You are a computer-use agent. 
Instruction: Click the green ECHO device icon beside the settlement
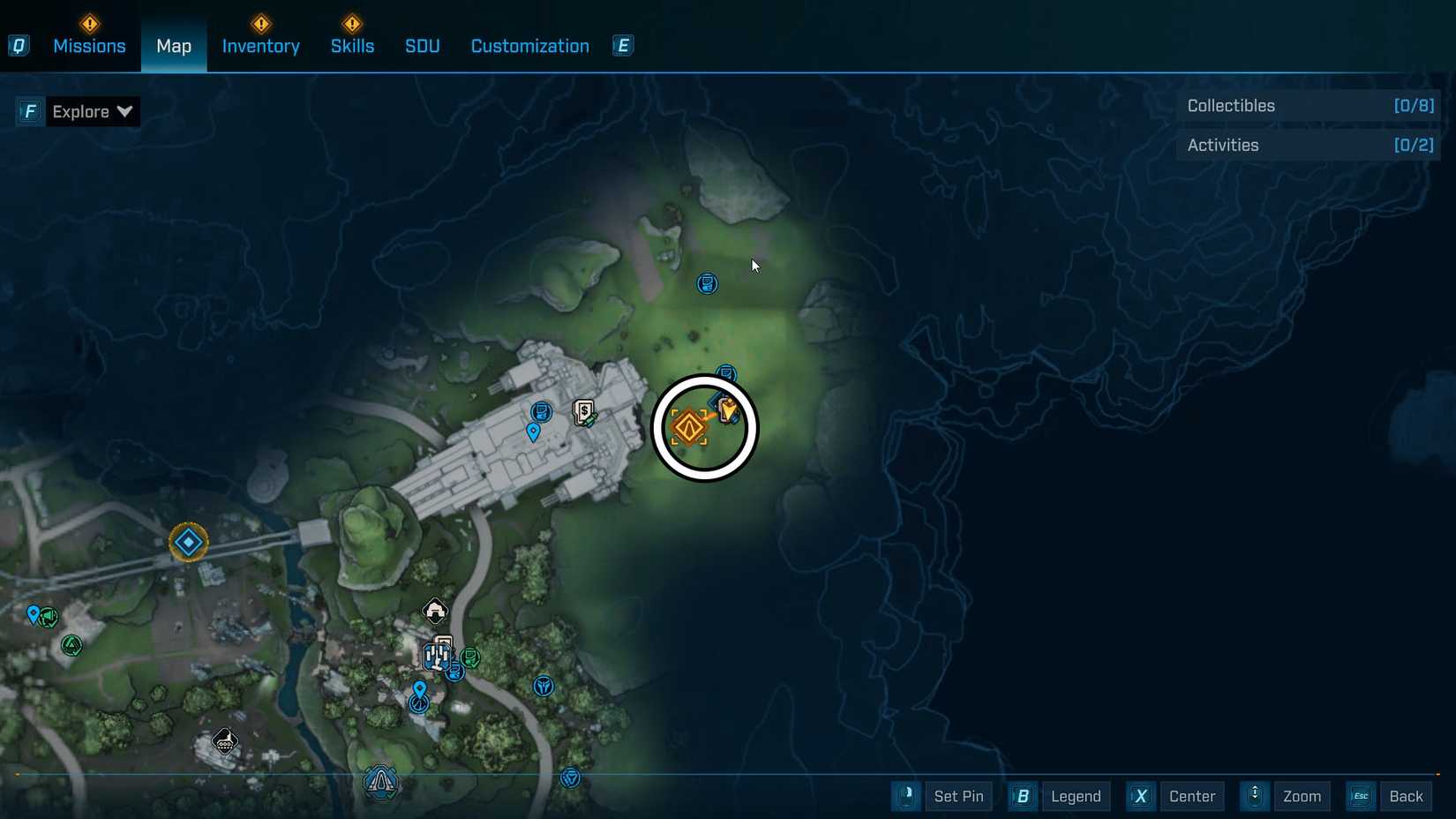tap(471, 657)
